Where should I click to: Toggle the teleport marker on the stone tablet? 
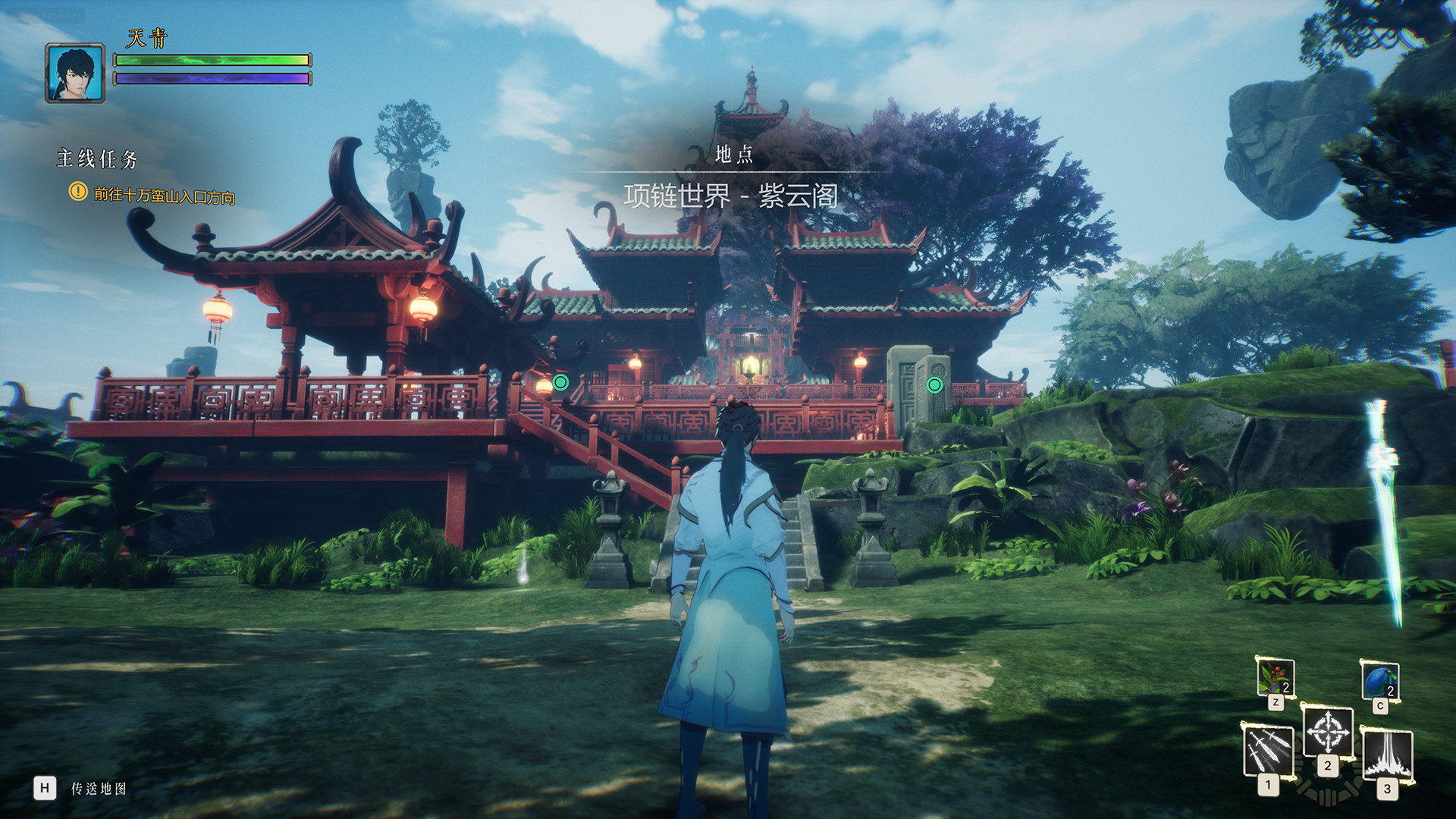click(x=934, y=385)
